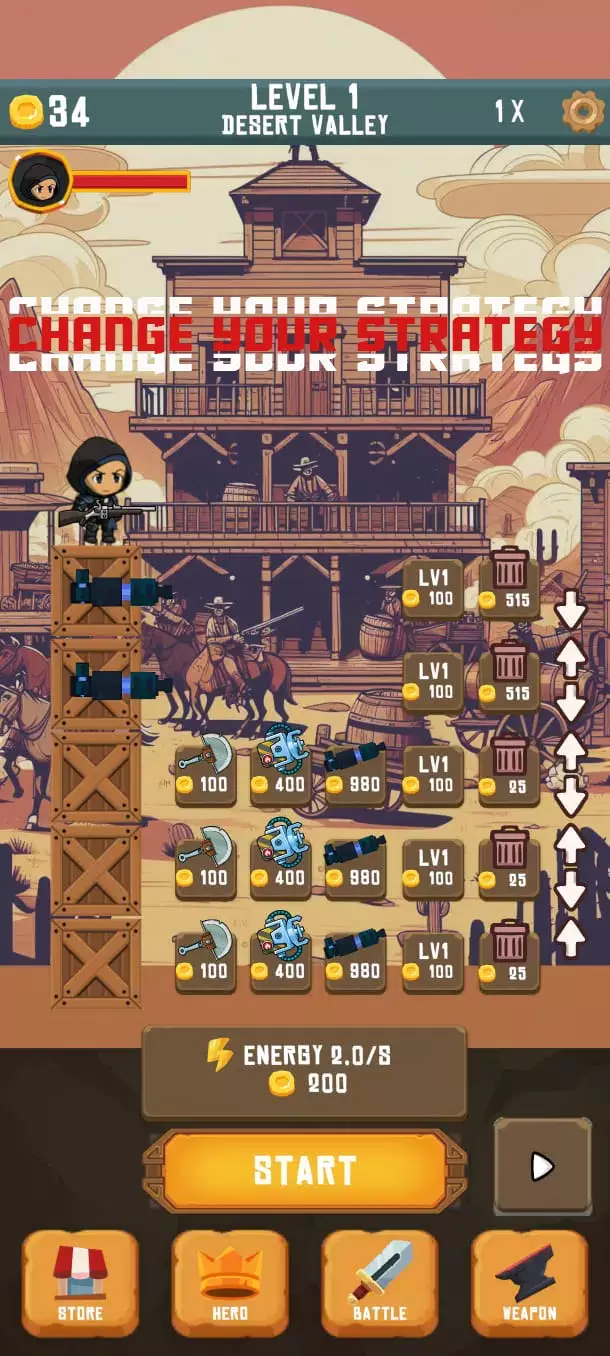Open the settings gear

581,112
